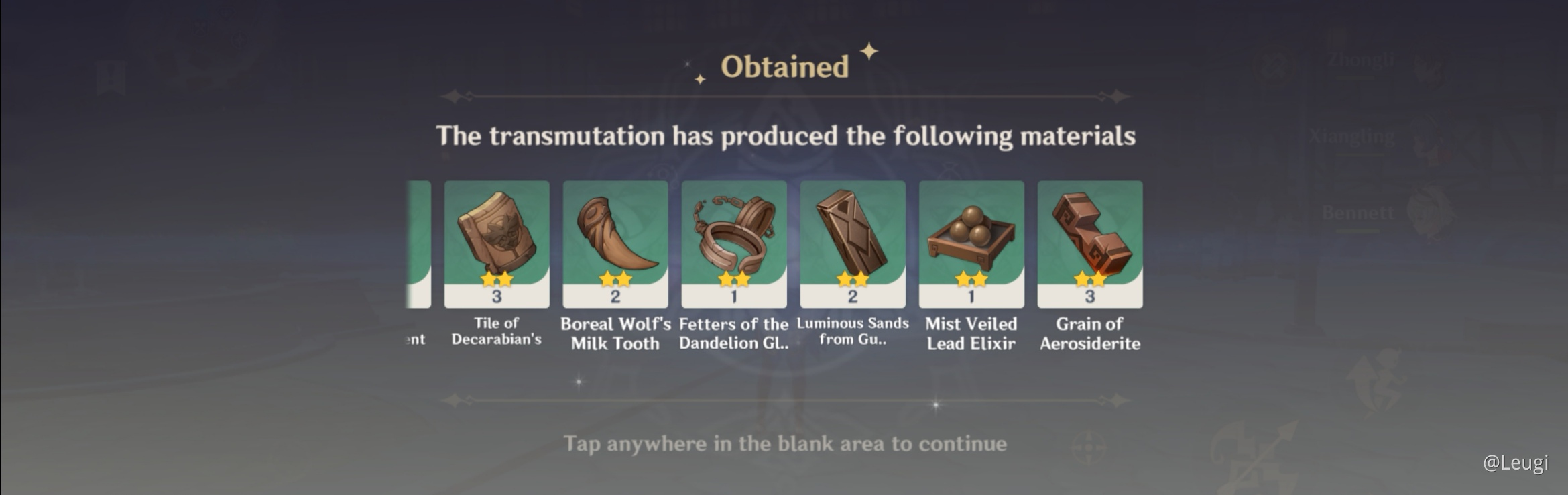The image size is (1568, 495).
Task: Tap the blank area to continue
Action: click(784, 443)
